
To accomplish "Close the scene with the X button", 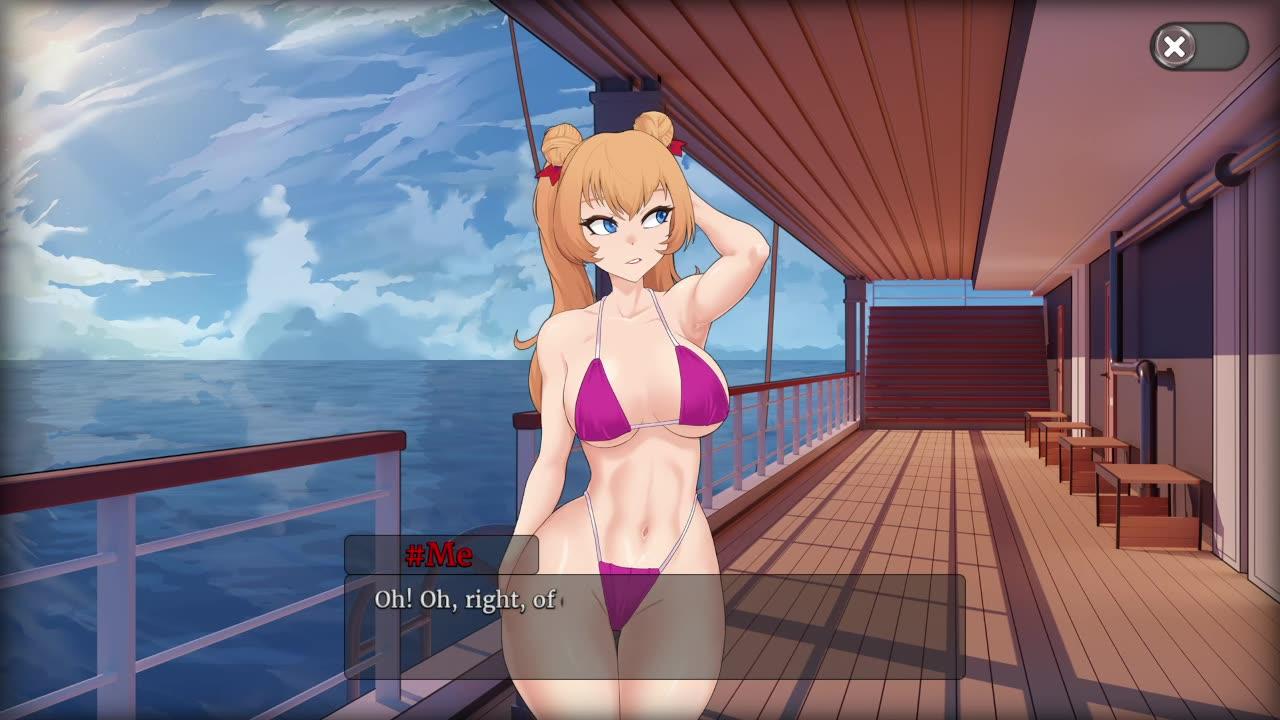I will point(1175,46).
